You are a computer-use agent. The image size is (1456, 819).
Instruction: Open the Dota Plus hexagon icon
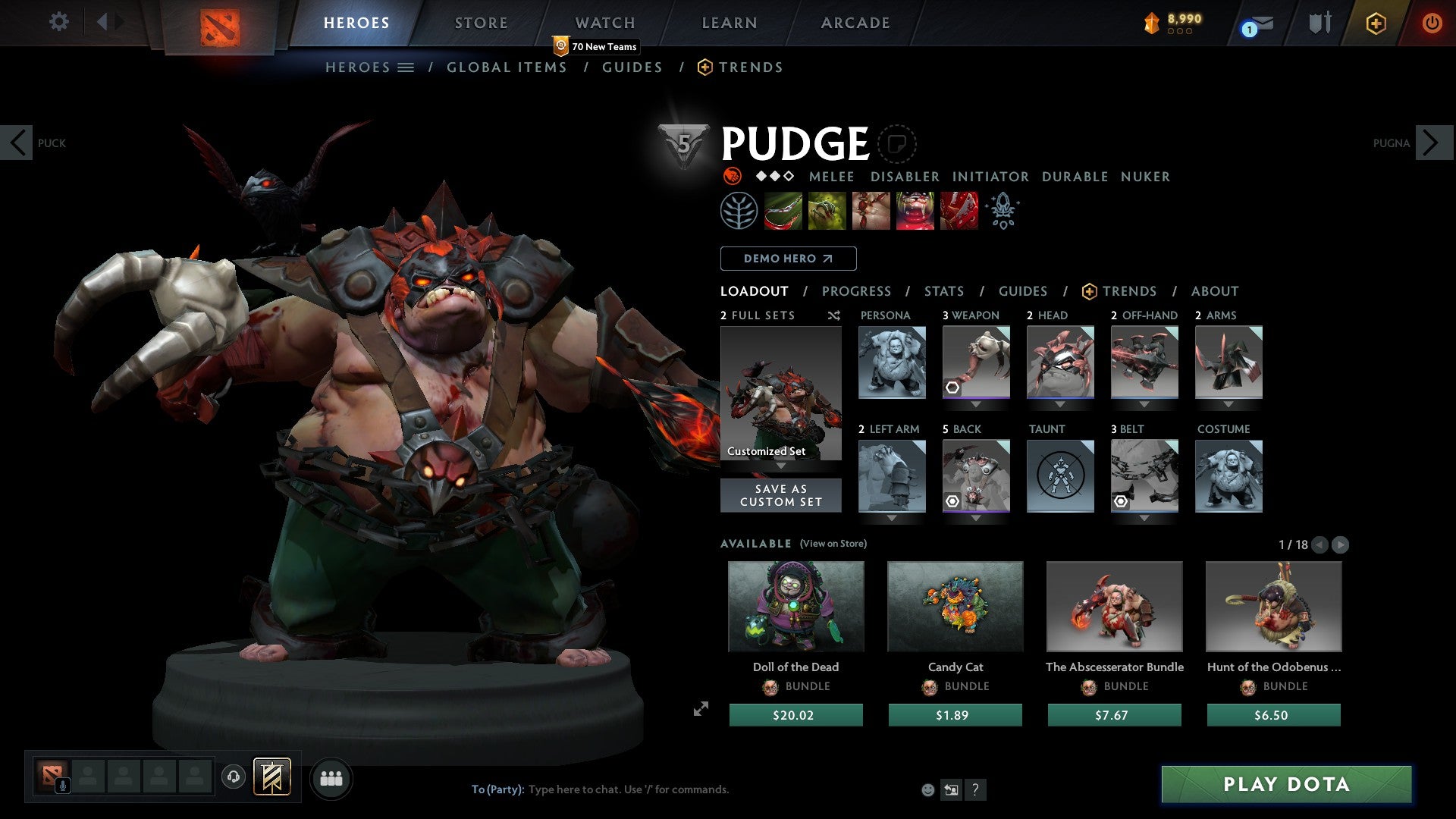(1376, 23)
